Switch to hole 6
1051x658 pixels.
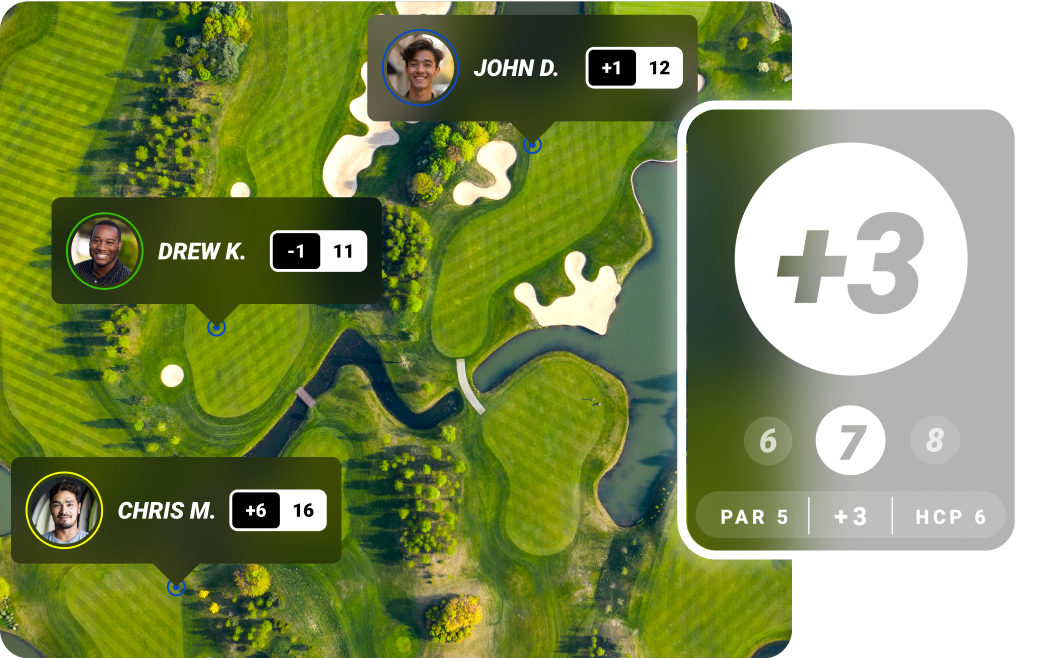click(768, 441)
